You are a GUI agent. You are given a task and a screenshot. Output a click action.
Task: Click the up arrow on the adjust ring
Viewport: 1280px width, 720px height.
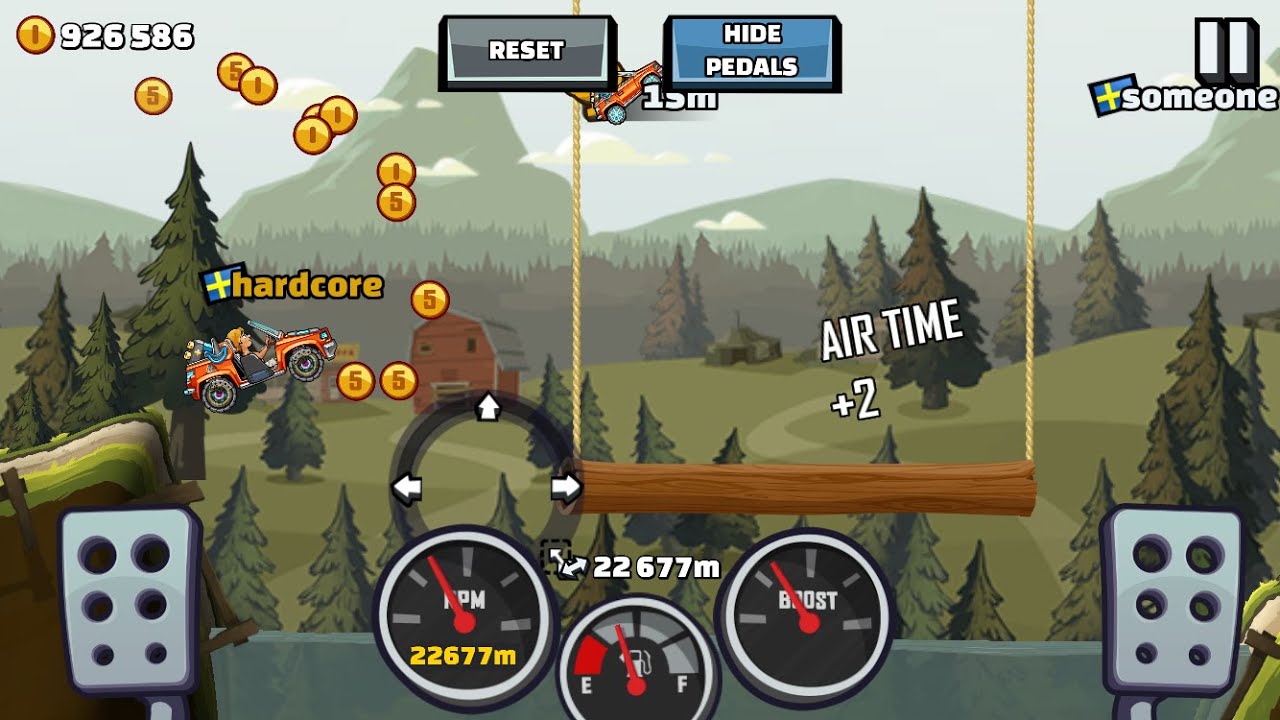[488, 406]
